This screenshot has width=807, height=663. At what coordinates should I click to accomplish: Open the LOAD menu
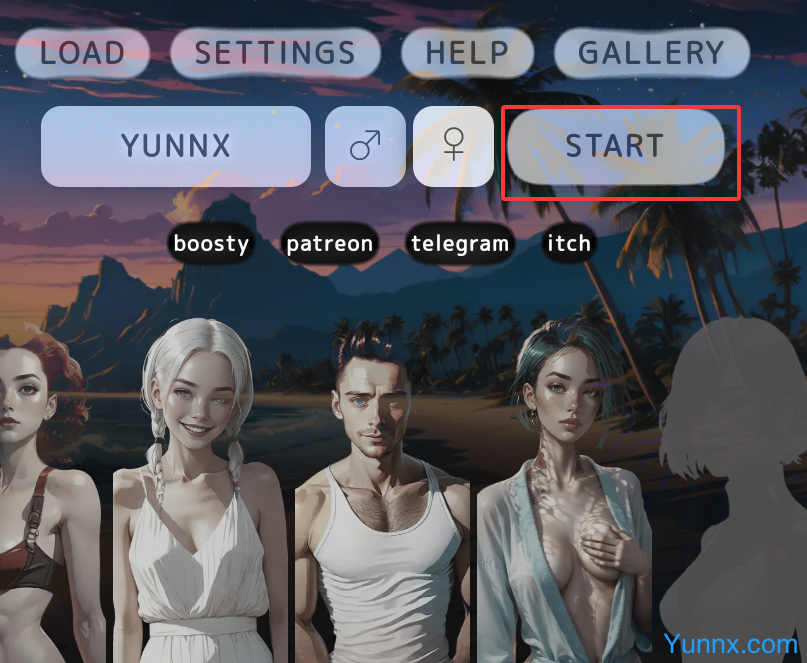(x=82, y=53)
